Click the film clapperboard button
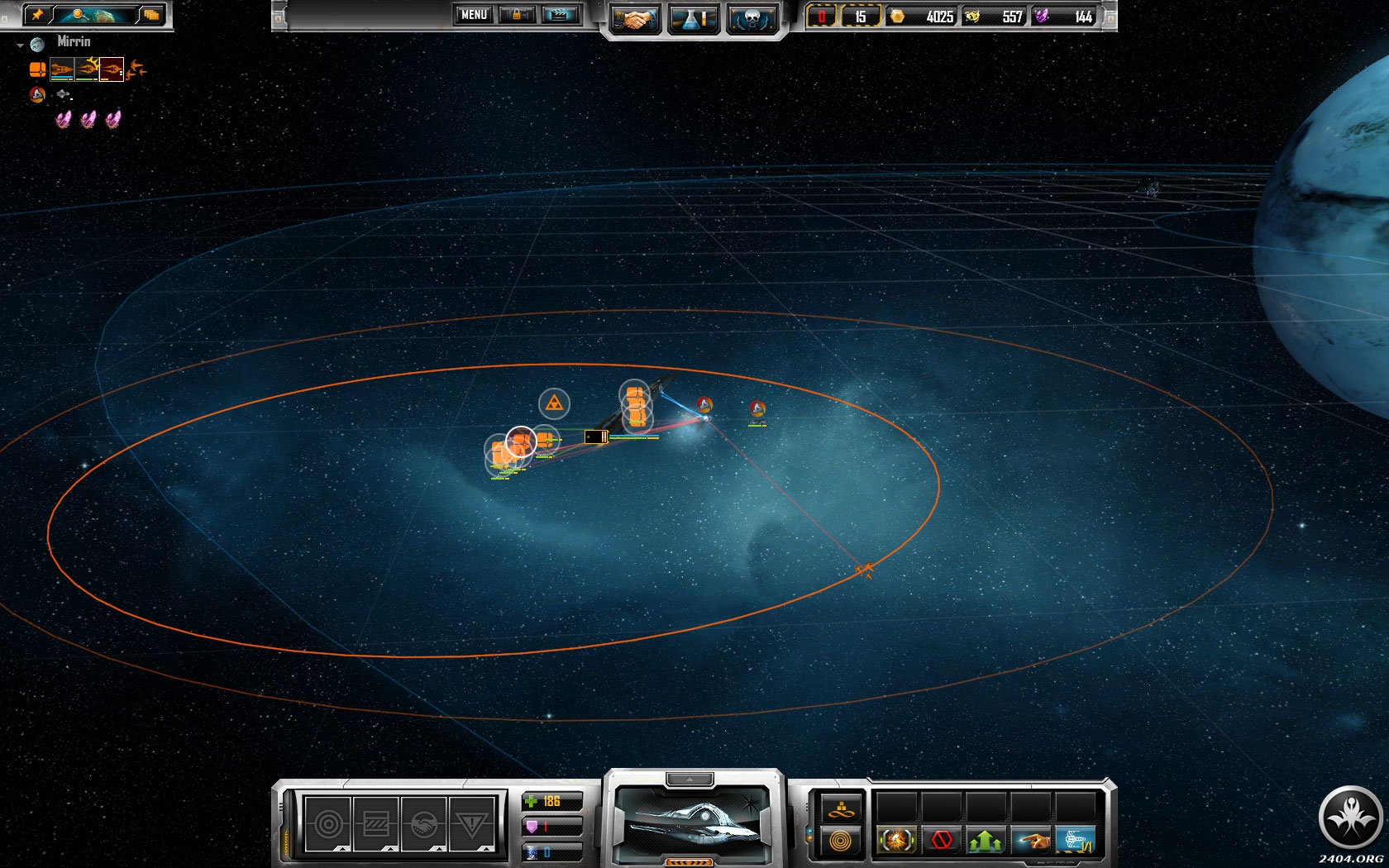This screenshot has height=868, width=1389. tap(560, 15)
